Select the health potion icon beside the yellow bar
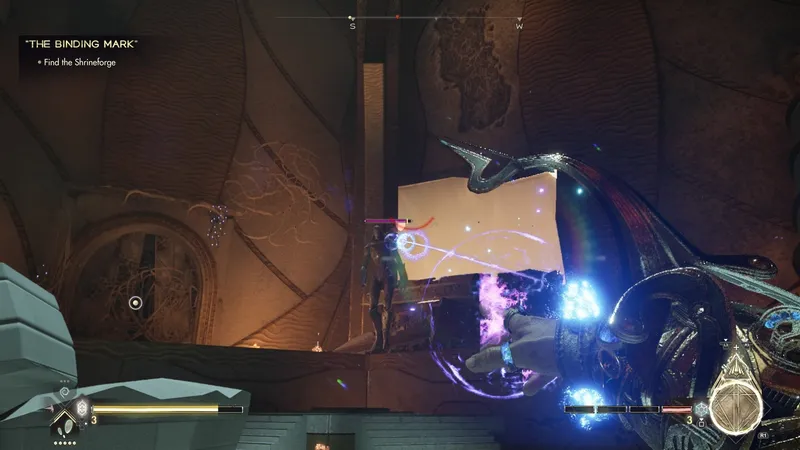Screen dimensions: 800x450 coord(83,408)
